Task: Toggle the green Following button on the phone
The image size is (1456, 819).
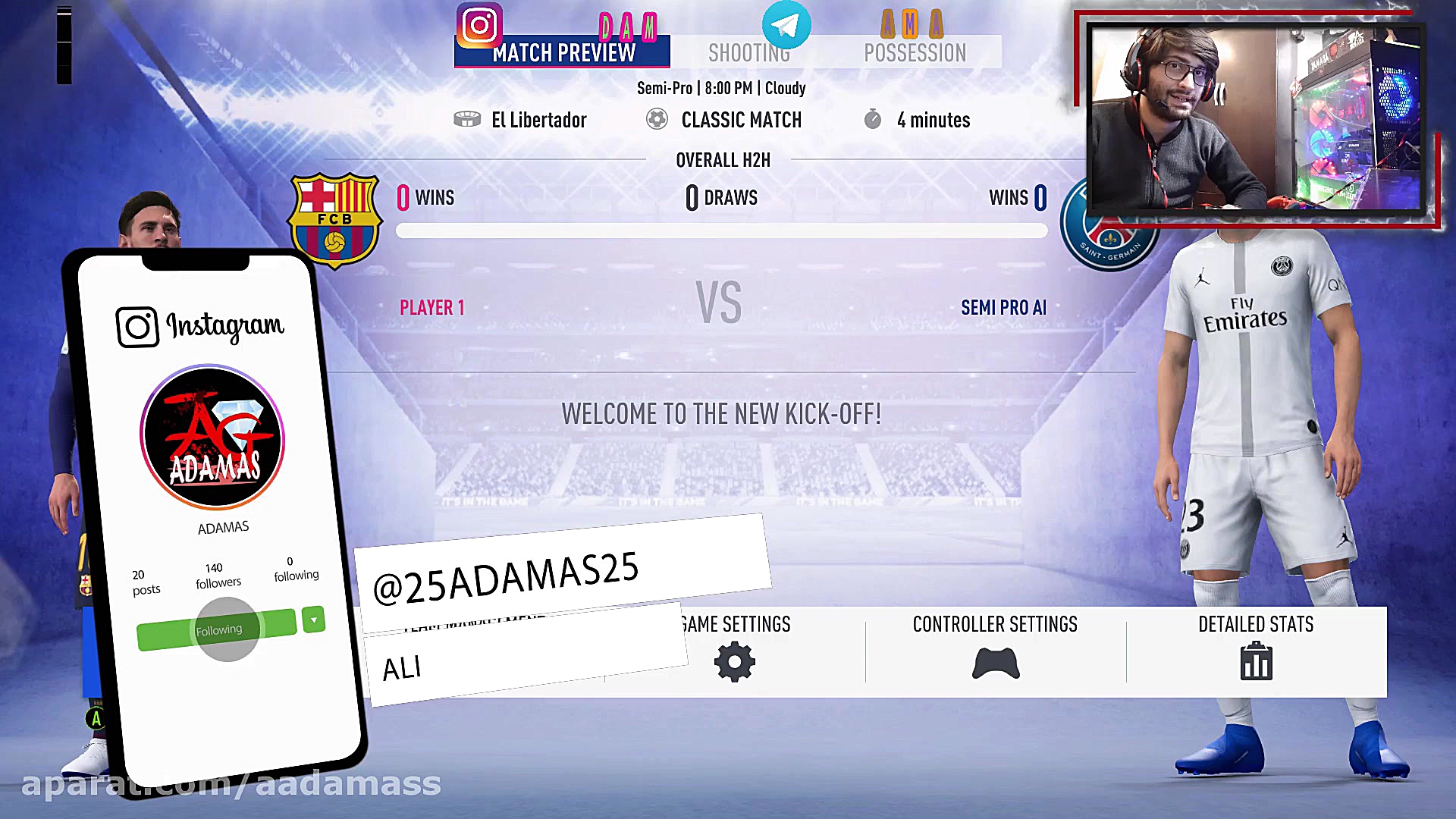Action: [x=218, y=628]
